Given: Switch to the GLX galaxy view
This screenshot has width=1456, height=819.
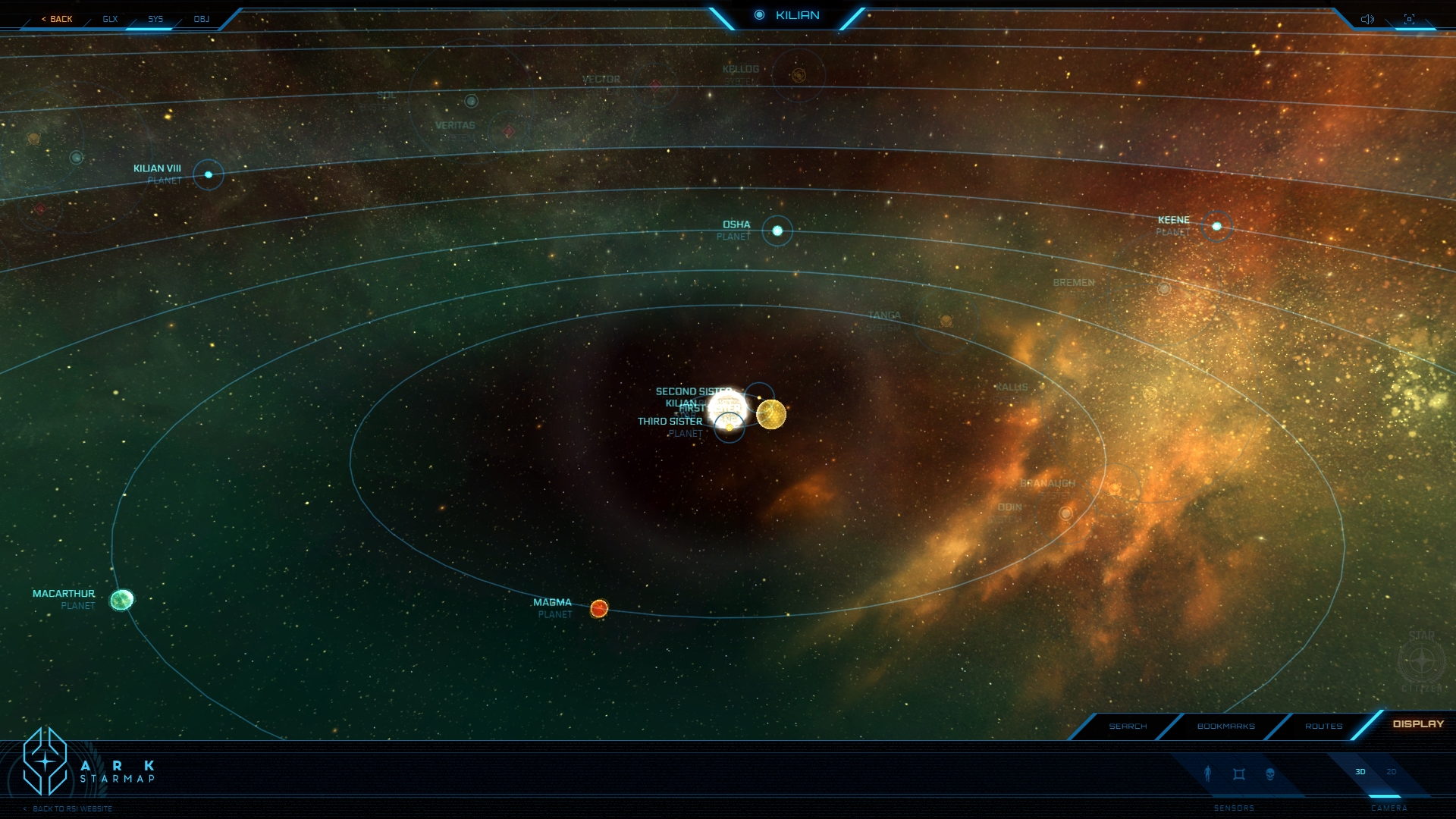Looking at the screenshot, I should click(x=110, y=19).
